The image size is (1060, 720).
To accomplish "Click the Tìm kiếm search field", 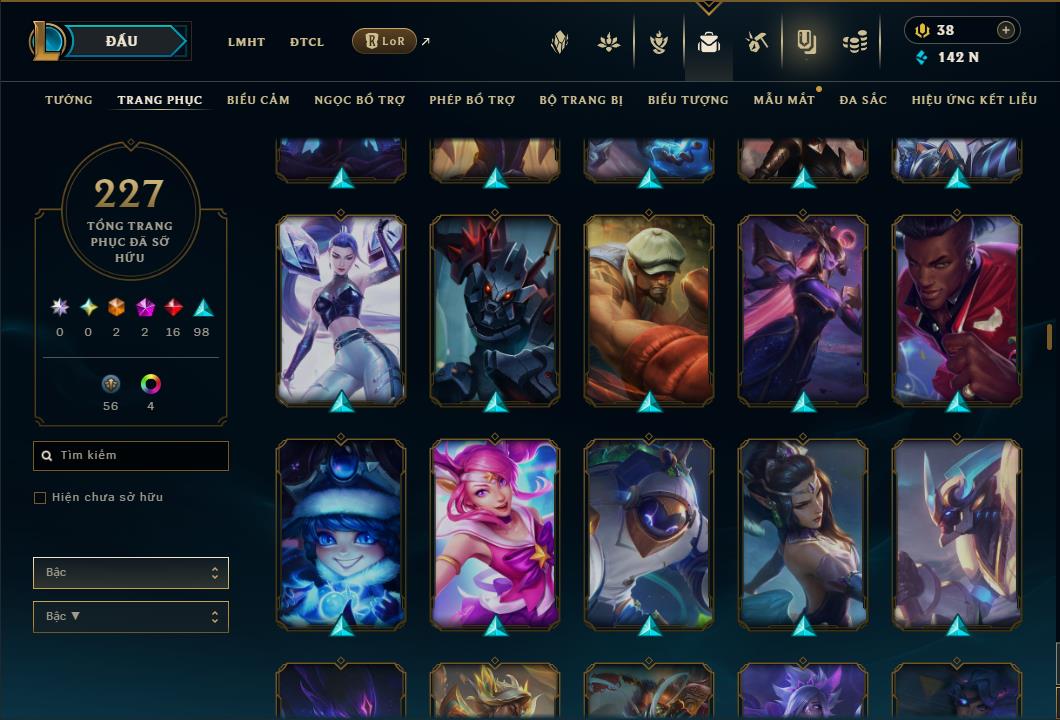I will pos(131,456).
